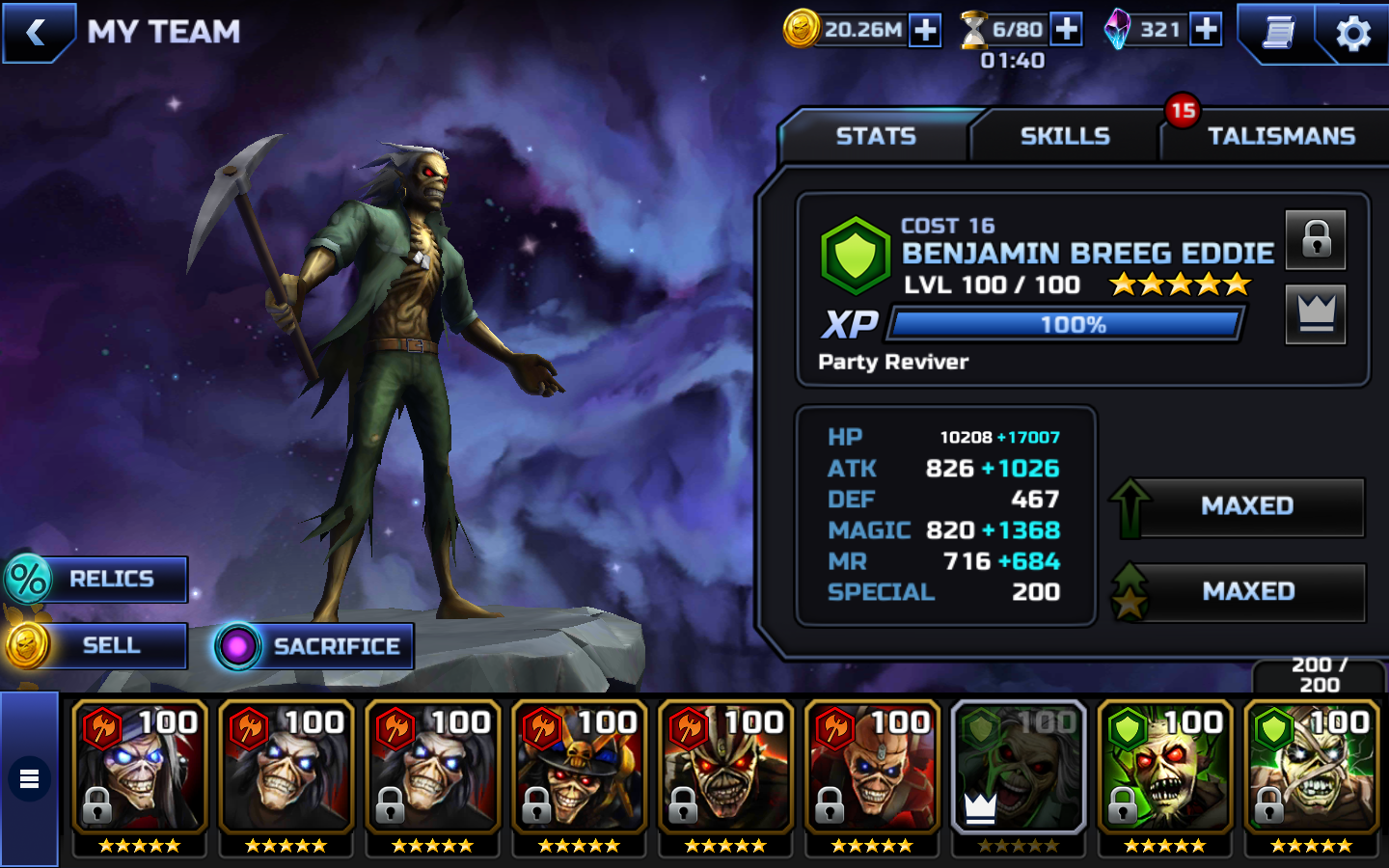Go back using the arrow button
1389x868 pixels.
[39, 33]
